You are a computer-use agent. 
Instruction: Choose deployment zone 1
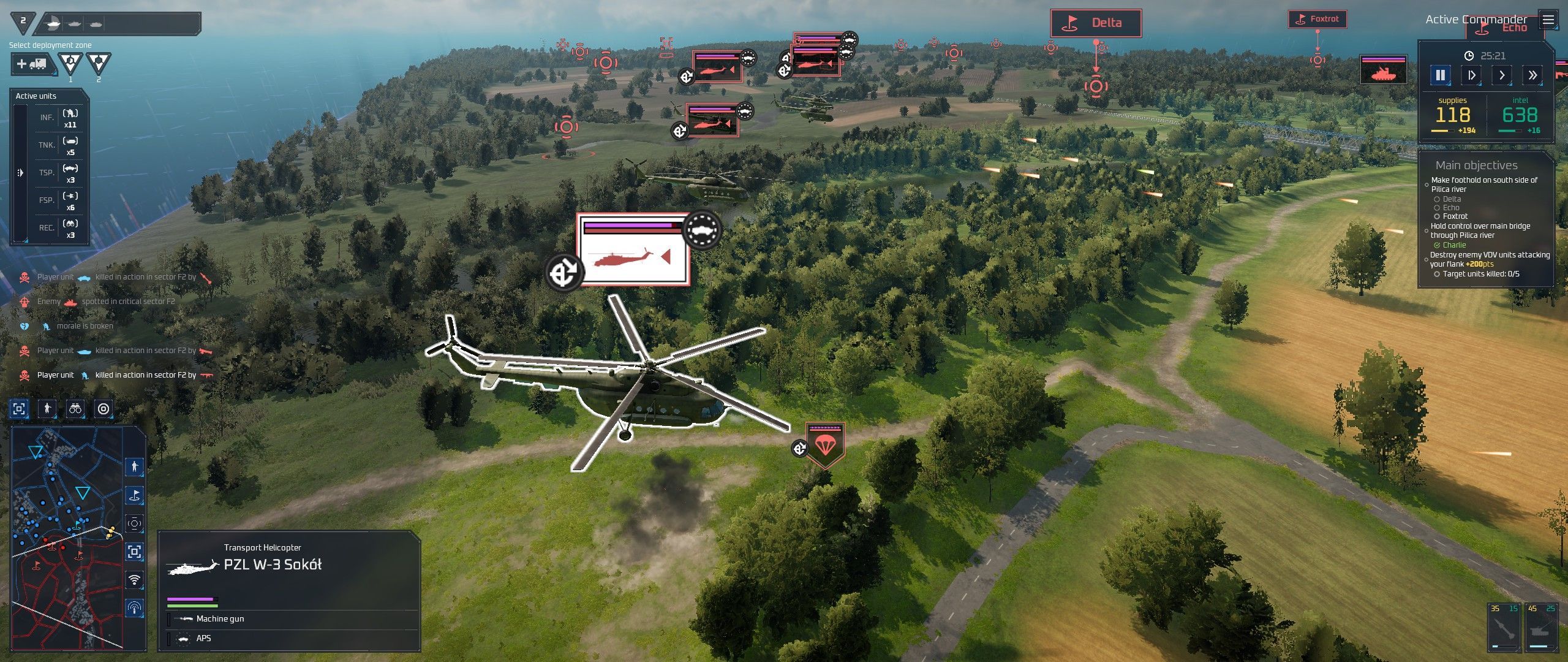point(70,63)
